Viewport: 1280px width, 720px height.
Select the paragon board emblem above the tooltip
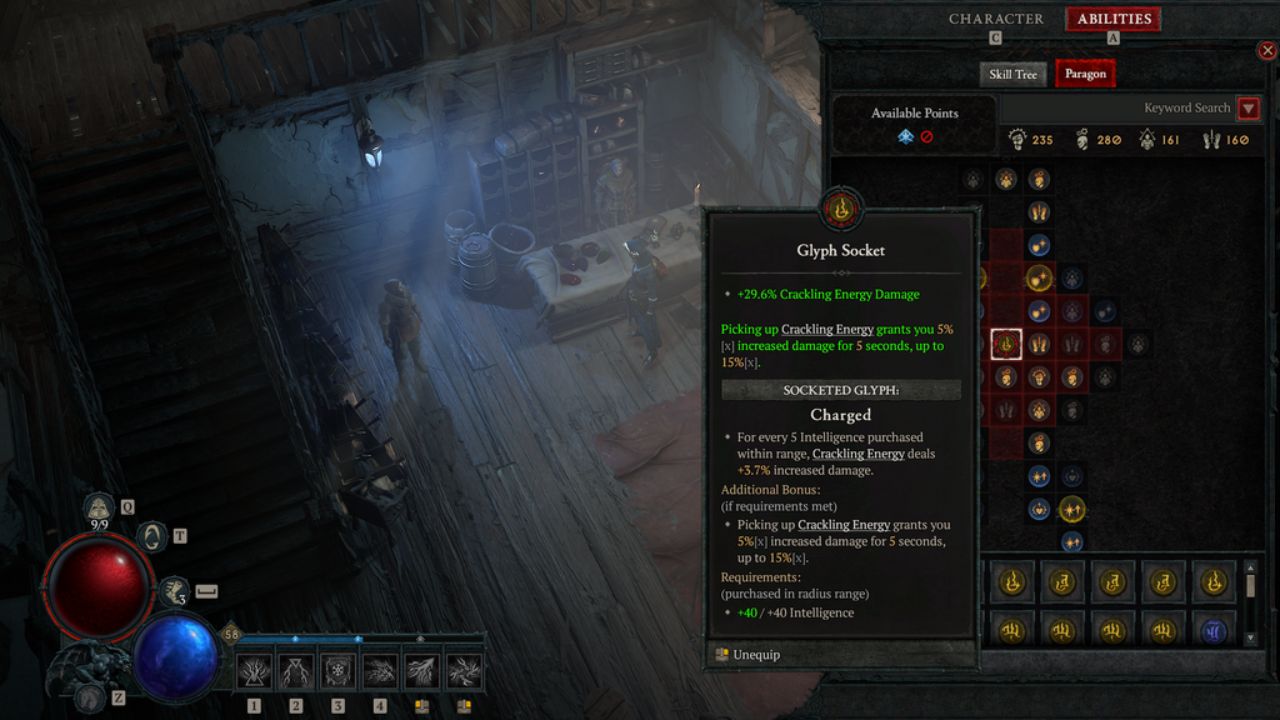pyautogui.click(x=841, y=209)
